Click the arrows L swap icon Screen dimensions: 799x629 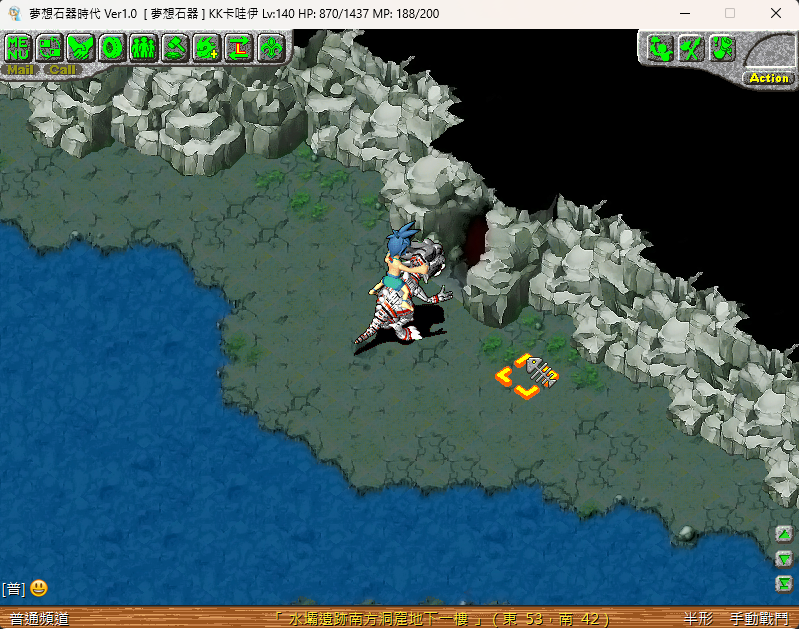click(x=239, y=47)
